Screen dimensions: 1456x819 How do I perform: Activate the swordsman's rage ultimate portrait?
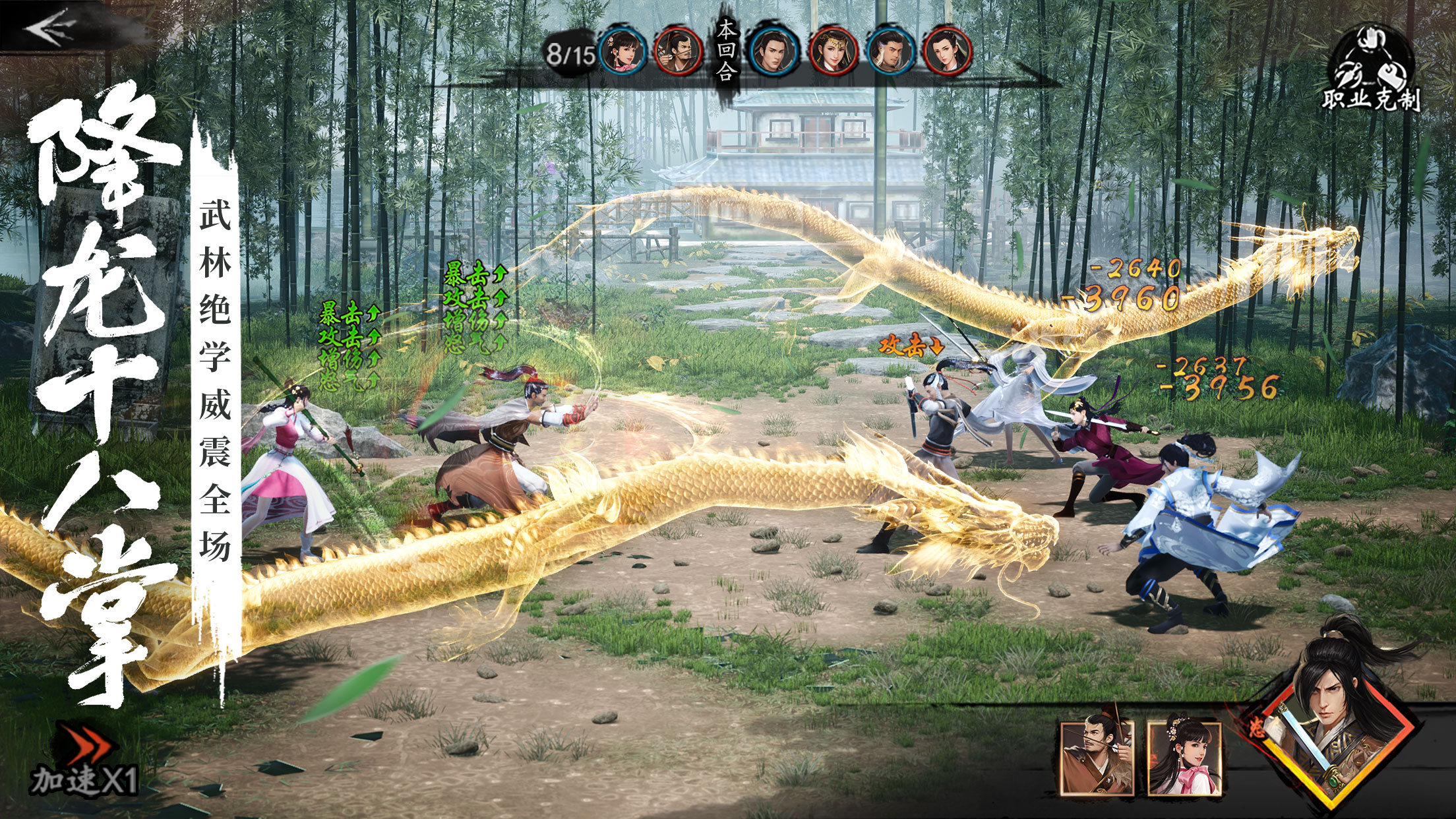tap(1332, 732)
